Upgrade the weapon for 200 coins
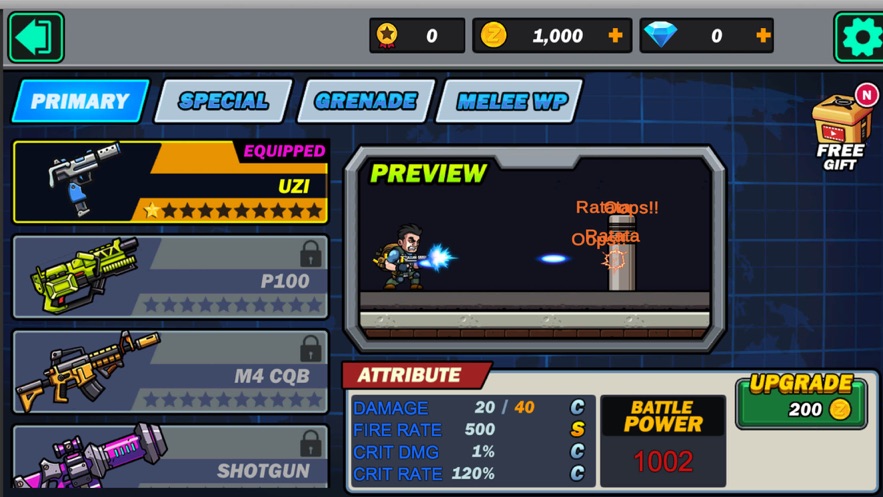883x497 pixels. 801,400
